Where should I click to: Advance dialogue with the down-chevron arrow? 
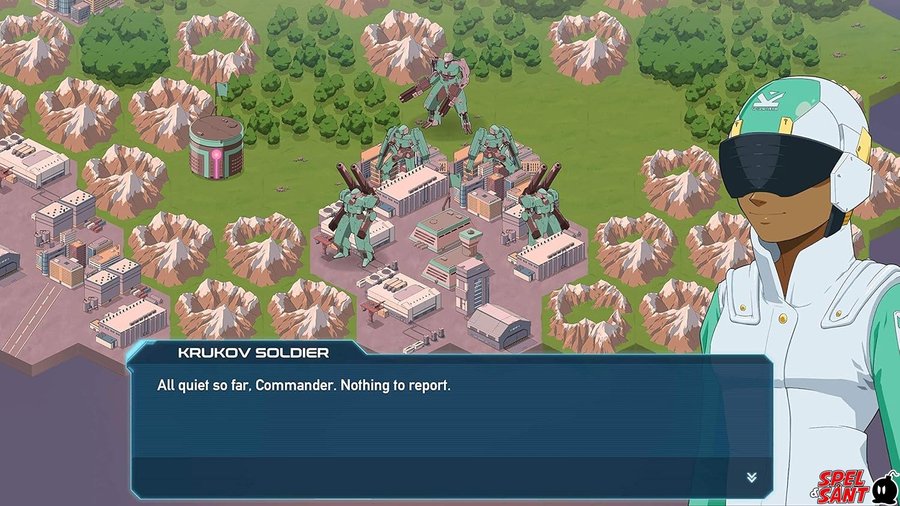[751, 477]
